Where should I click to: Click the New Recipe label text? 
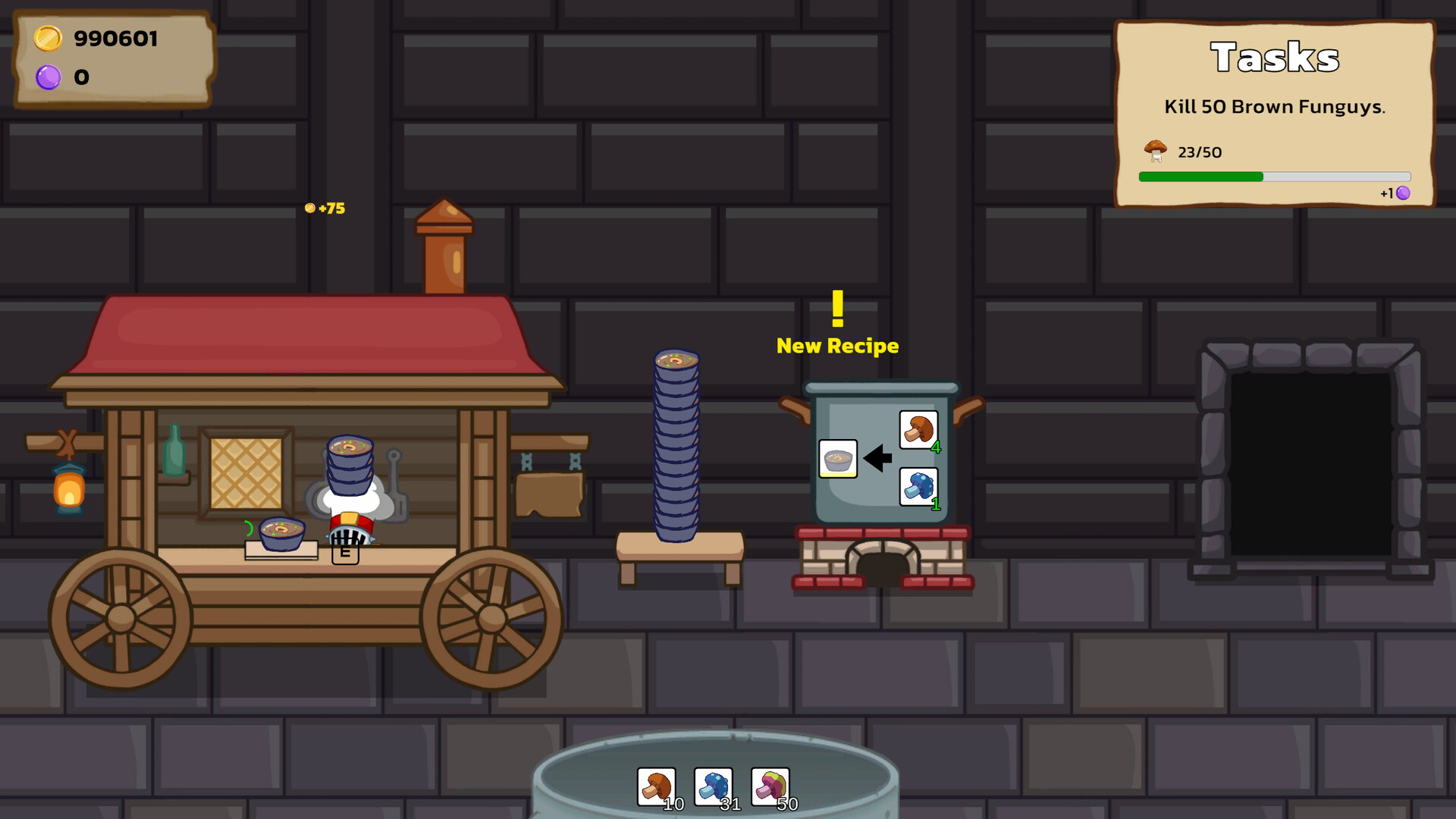tap(837, 347)
